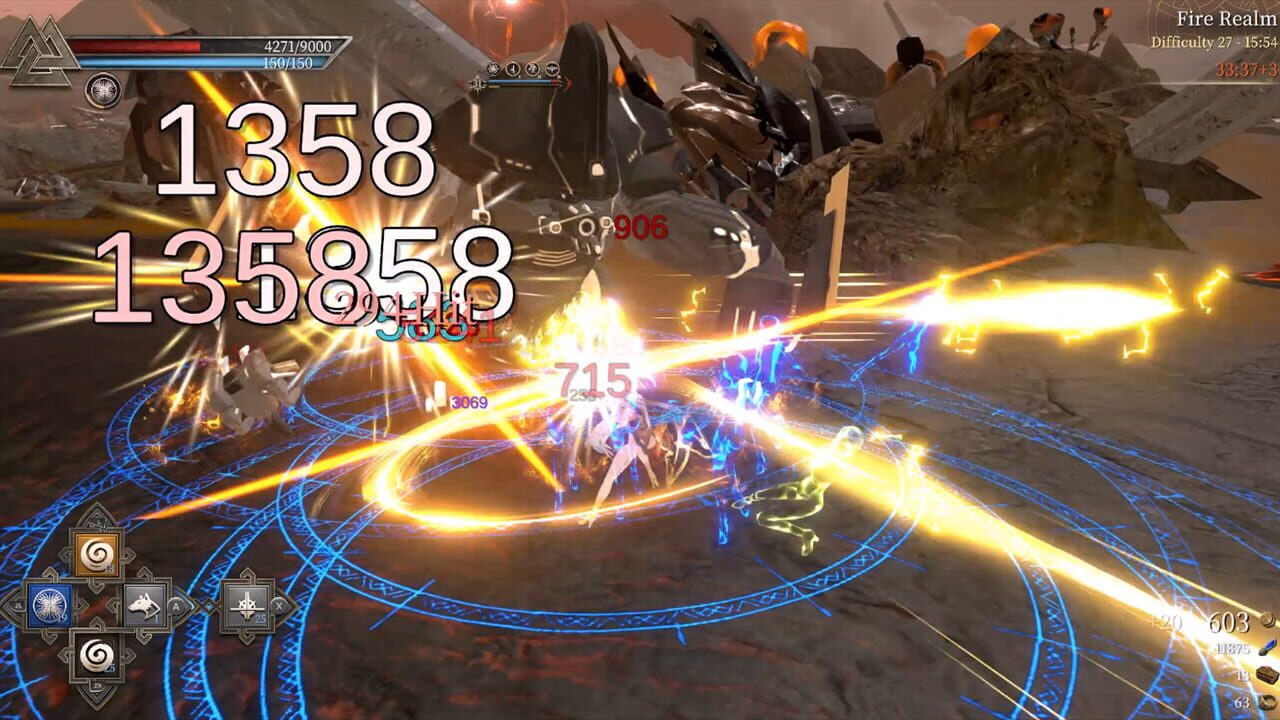Select the wolf companion skill icon
This screenshot has width=1280, height=720.
[145, 606]
